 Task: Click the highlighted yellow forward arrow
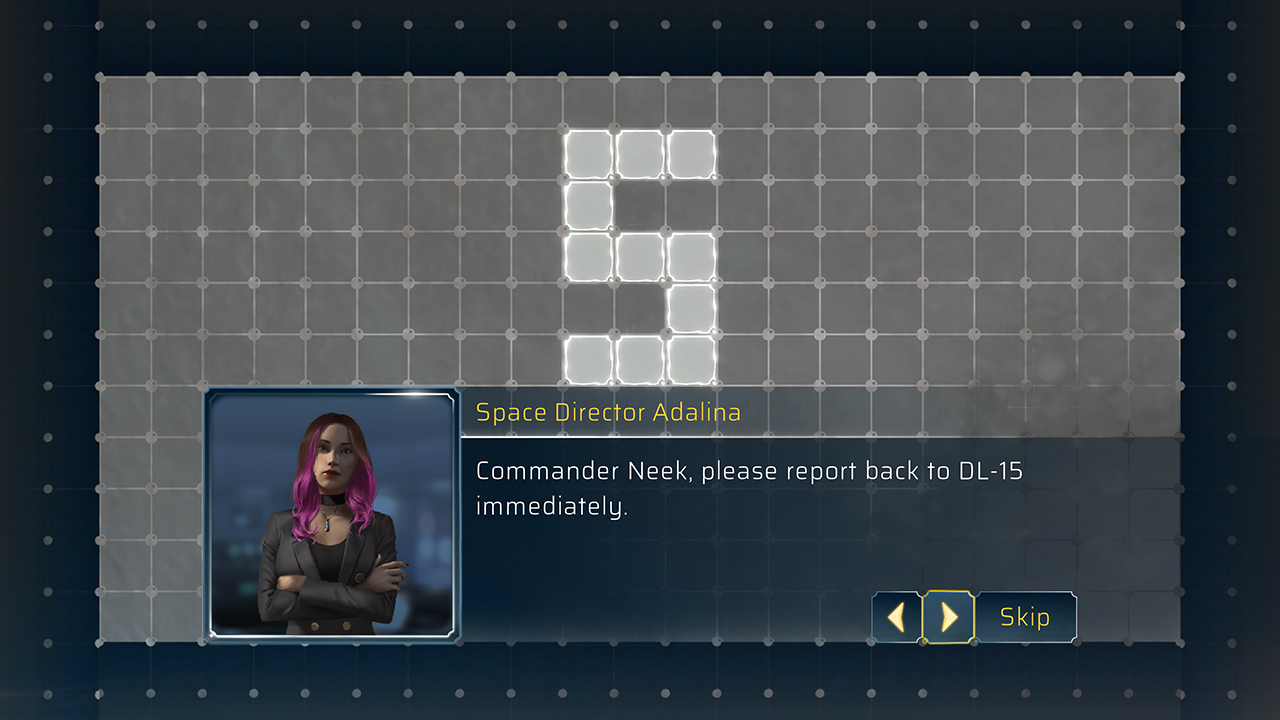point(948,617)
